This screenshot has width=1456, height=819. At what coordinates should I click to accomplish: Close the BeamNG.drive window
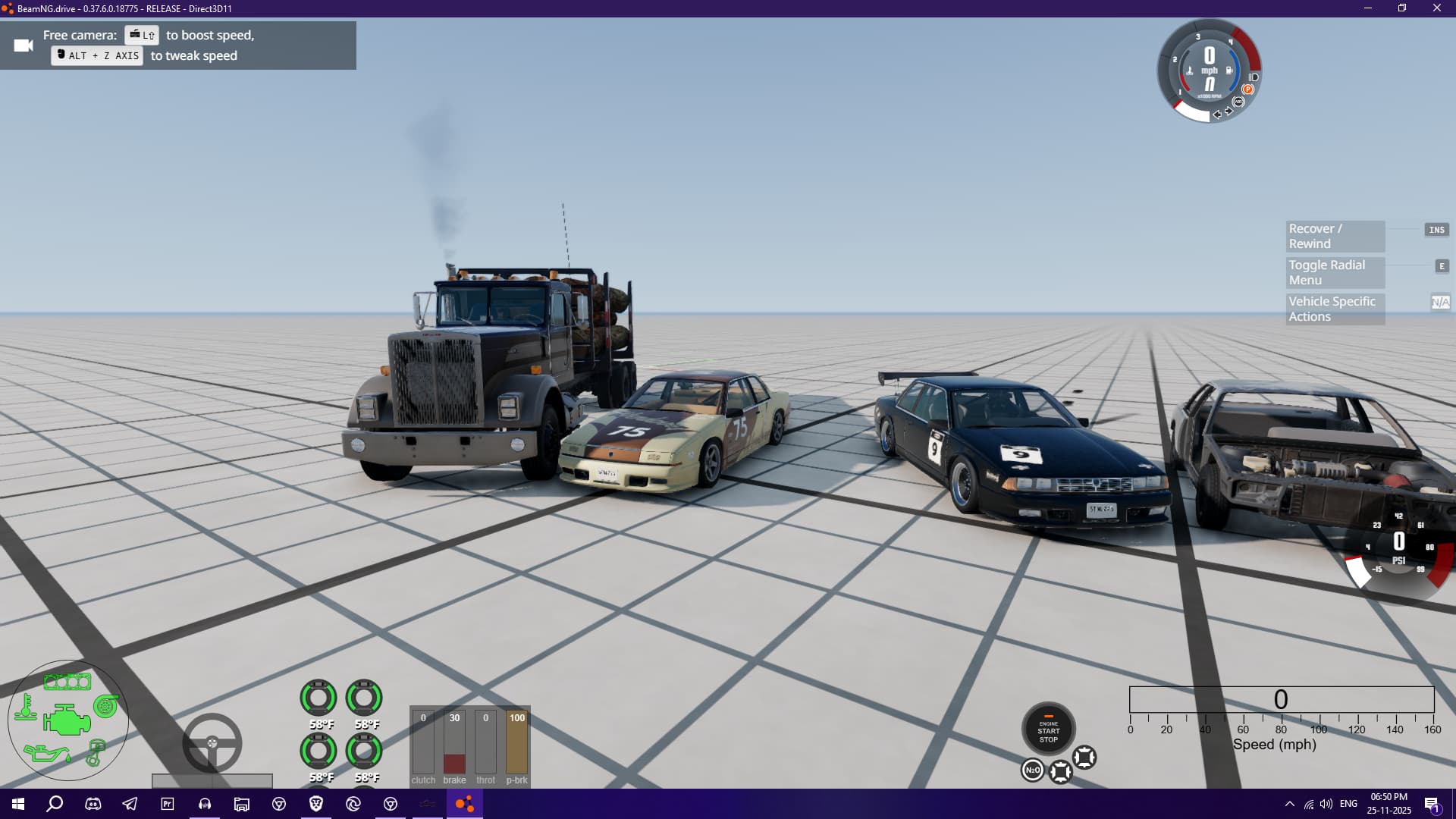click(1436, 8)
